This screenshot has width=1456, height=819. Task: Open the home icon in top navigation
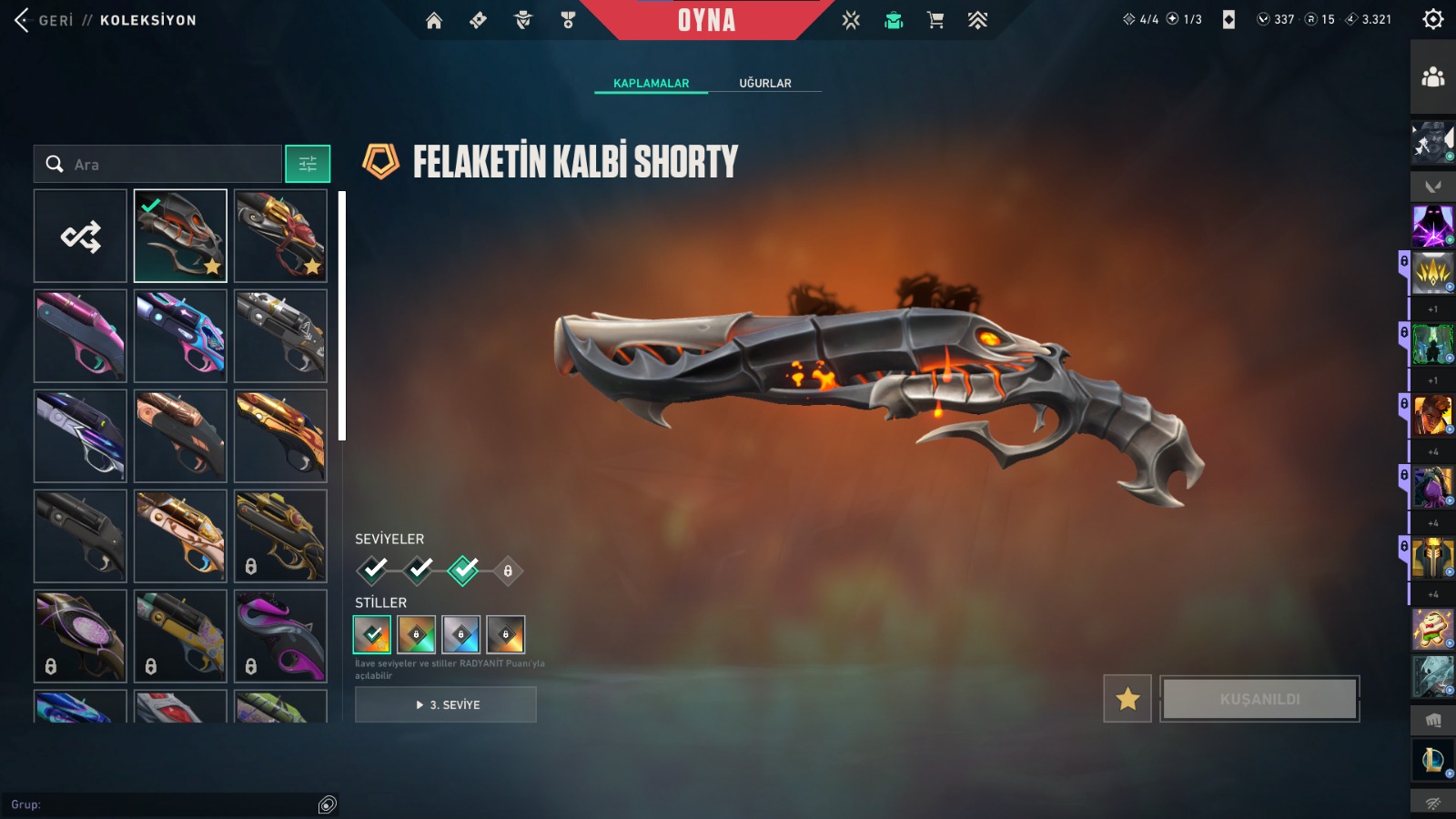434,20
